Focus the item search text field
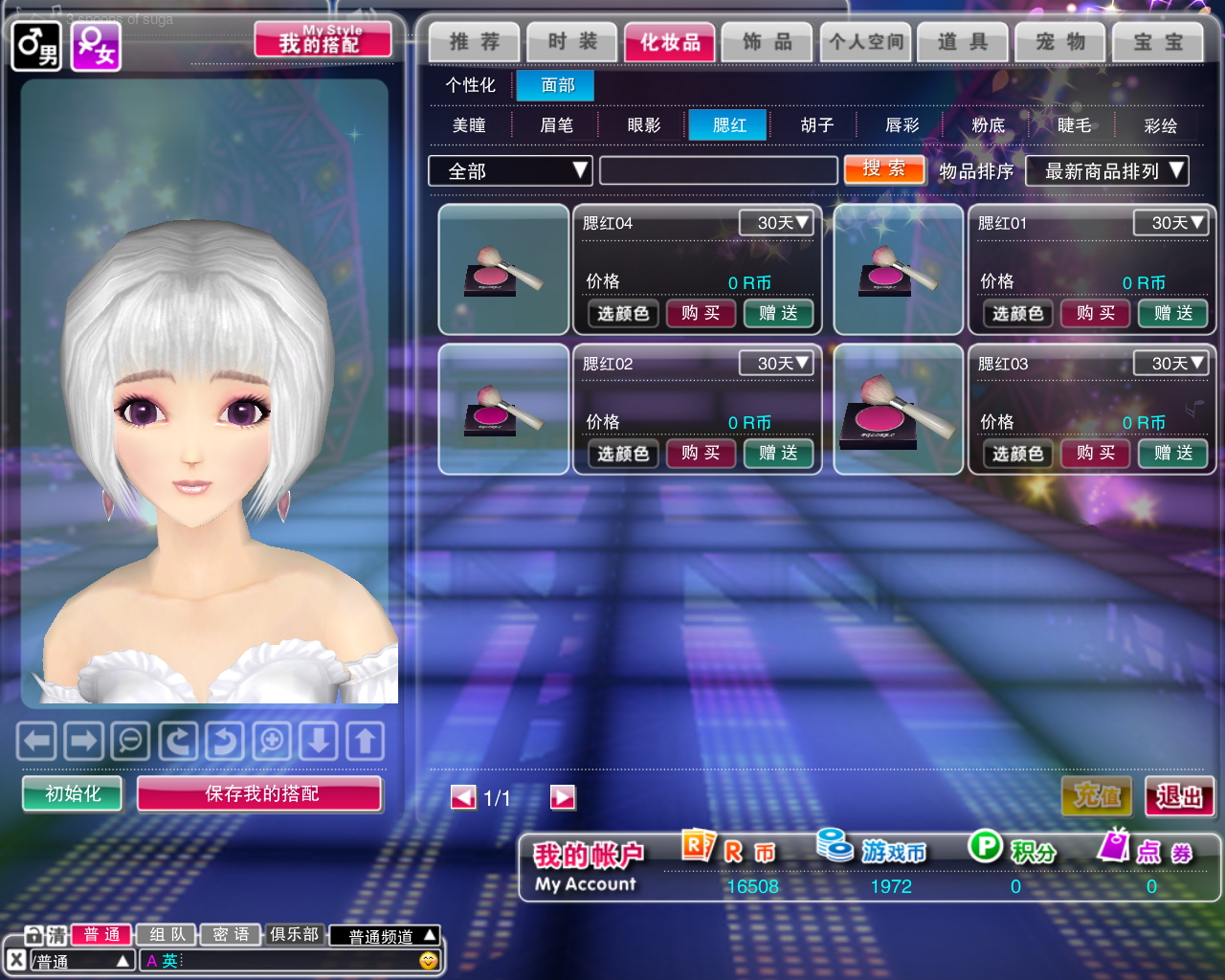Viewport: 1225px width, 980px height. point(718,170)
